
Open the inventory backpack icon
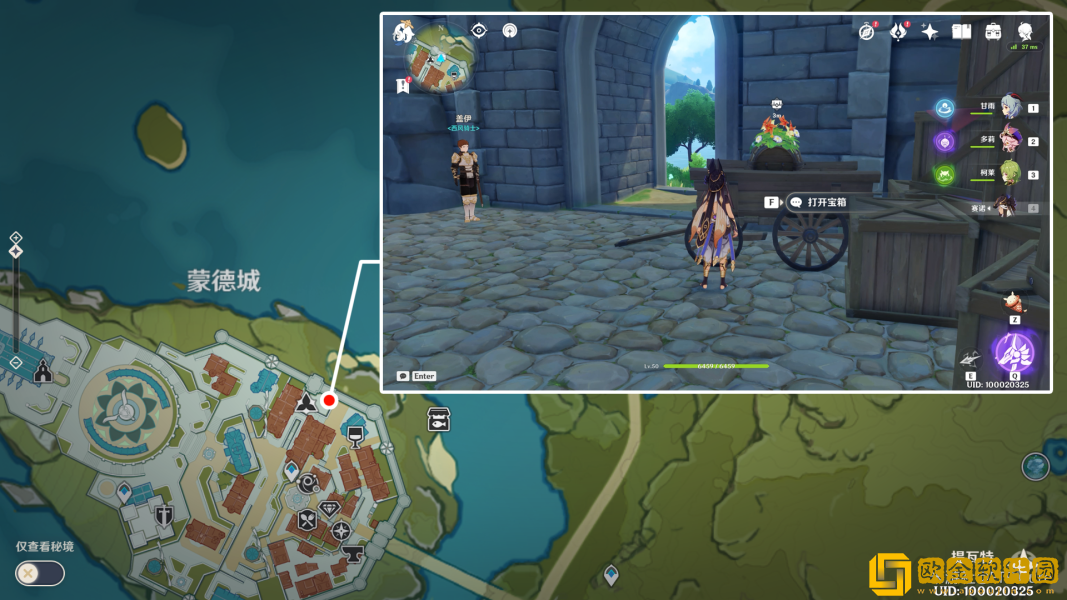pyautogui.click(x=993, y=32)
